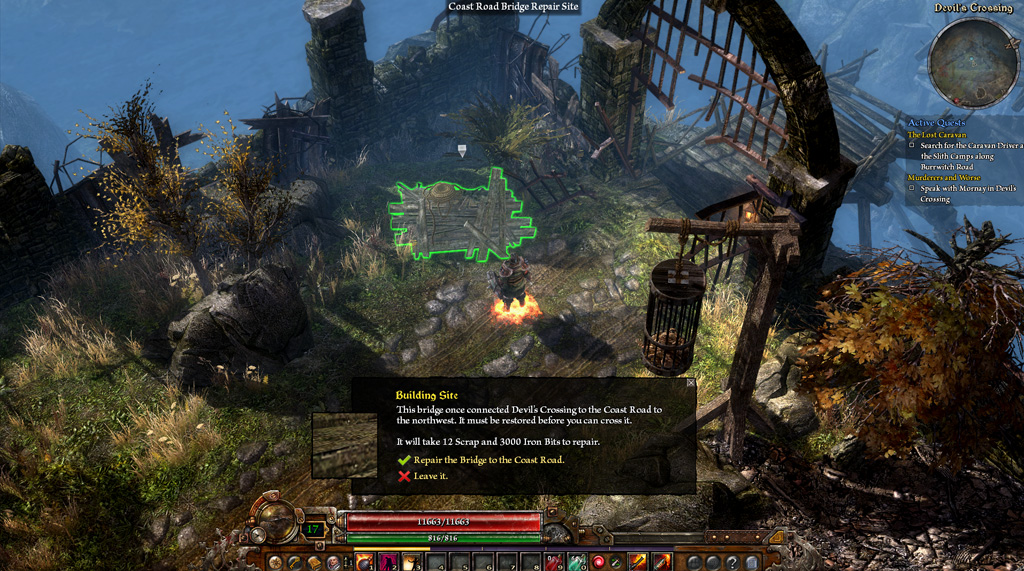This screenshot has width=1024, height=571.
Task: Close the Building Site dialog
Action: tap(690, 383)
